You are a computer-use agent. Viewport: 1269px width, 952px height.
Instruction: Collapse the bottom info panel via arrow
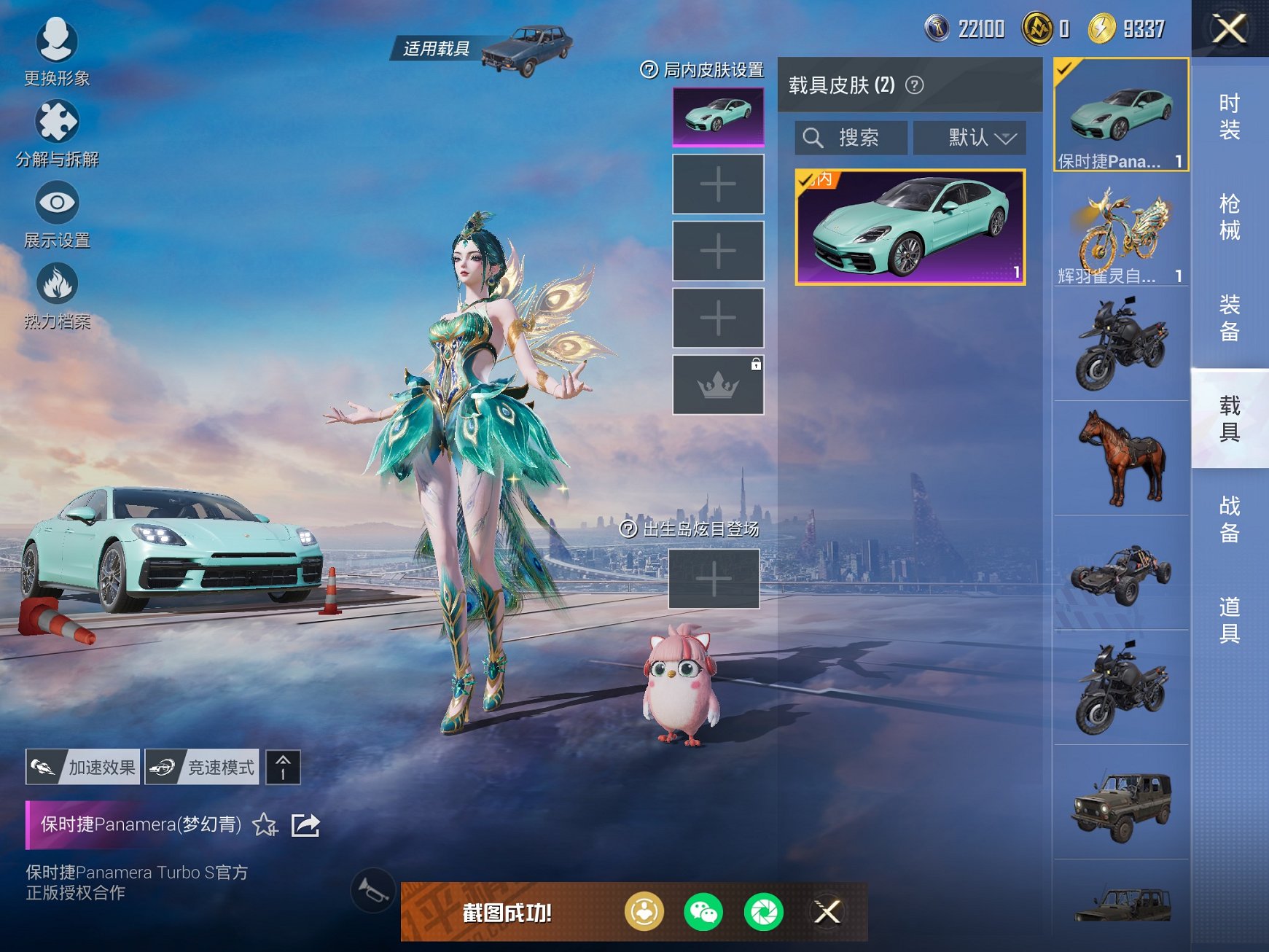pos(283,767)
